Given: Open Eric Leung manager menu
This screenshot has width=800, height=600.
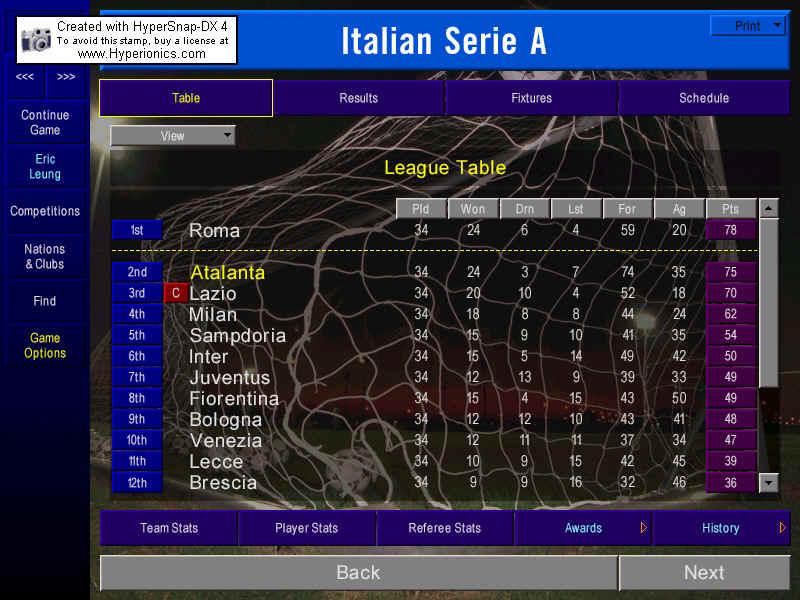Looking at the screenshot, I should pos(45,166).
